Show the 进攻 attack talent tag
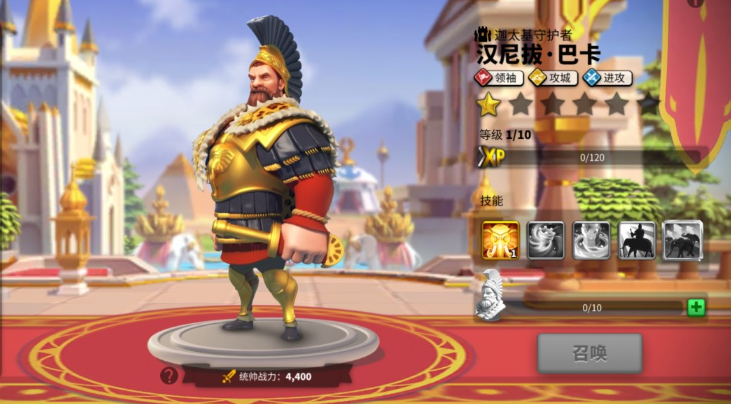The width and height of the screenshot is (731, 404). click(607, 77)
